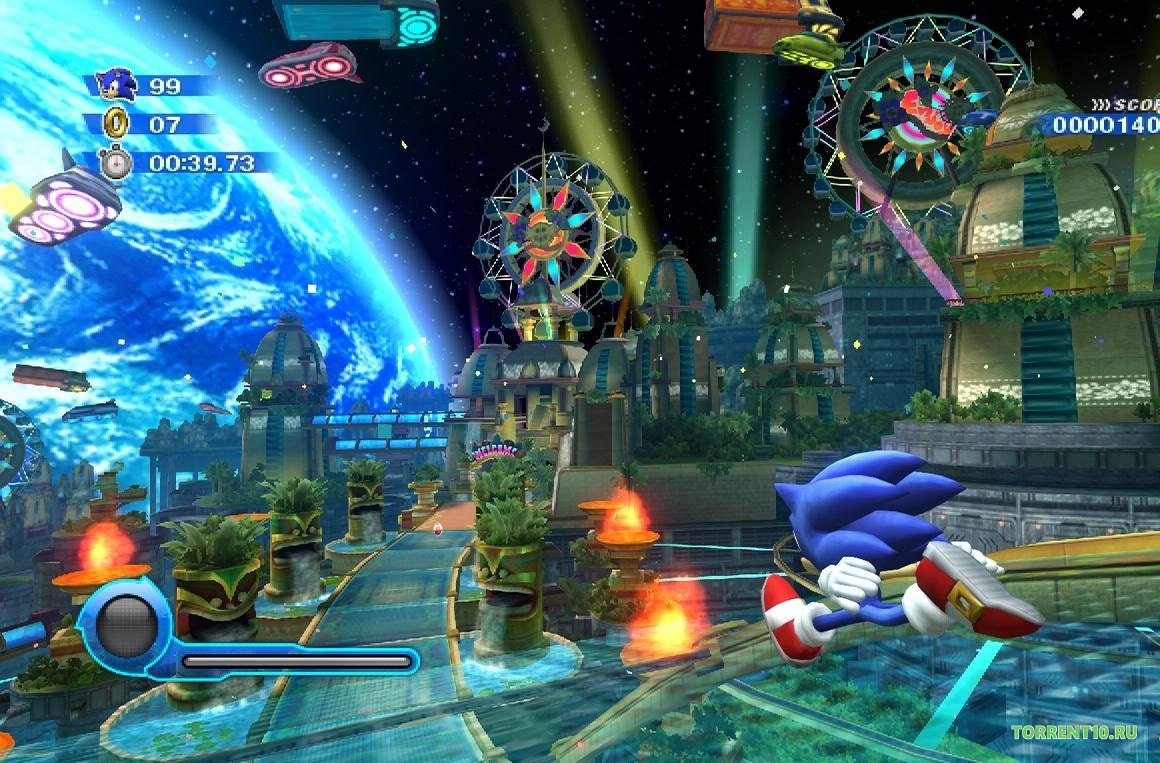Click the Sonic head lives icon
Image resolution: width=1160 pixels, height=763 pixels.
117,84
